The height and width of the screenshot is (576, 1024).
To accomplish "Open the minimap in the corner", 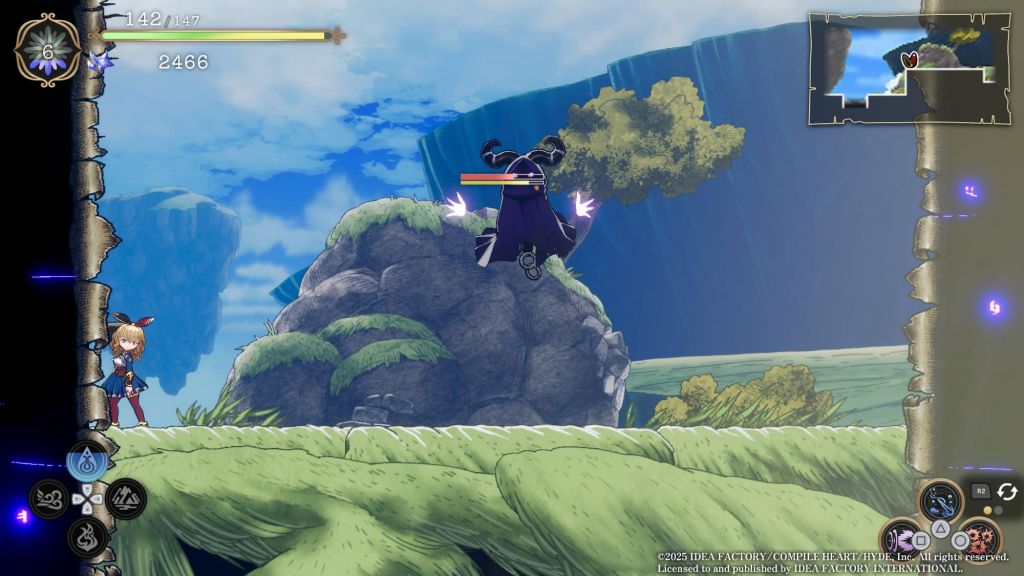I will [x=909, y=68].
